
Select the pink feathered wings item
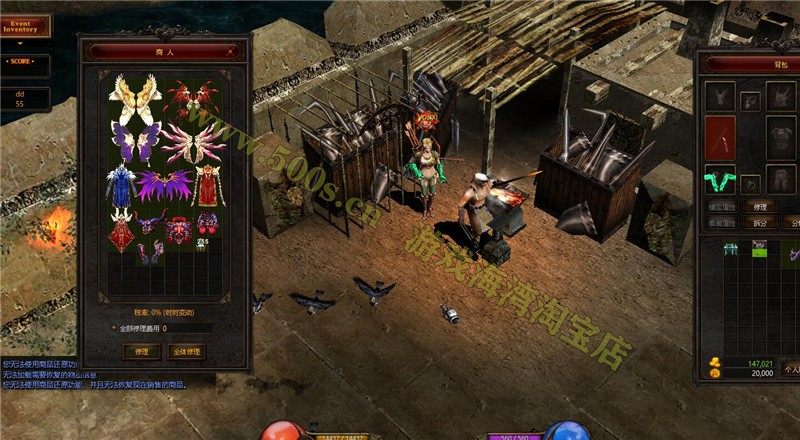click(x=193, y=142)
